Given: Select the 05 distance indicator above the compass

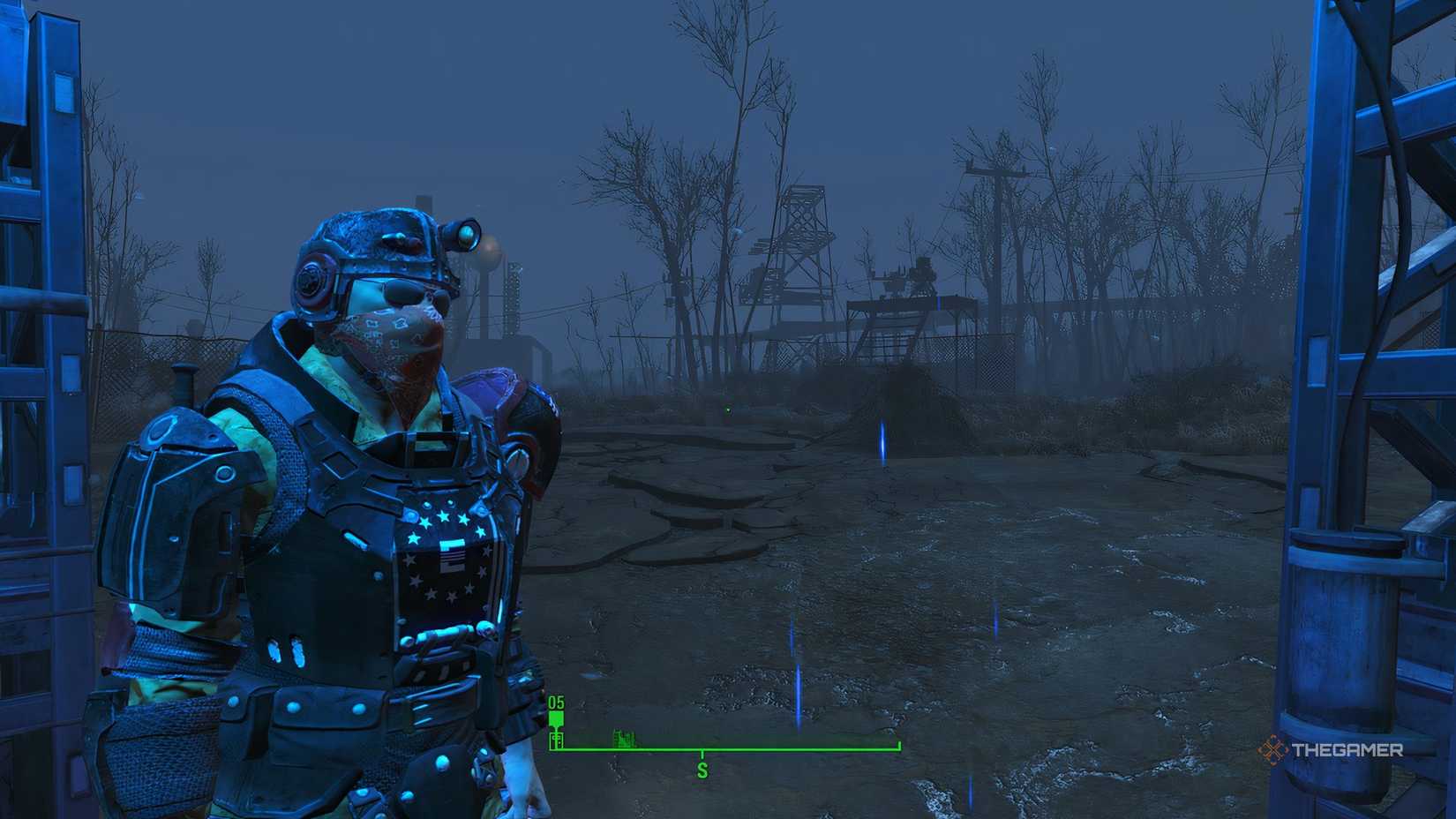Looking at the screenshot, I should [555, 702].
